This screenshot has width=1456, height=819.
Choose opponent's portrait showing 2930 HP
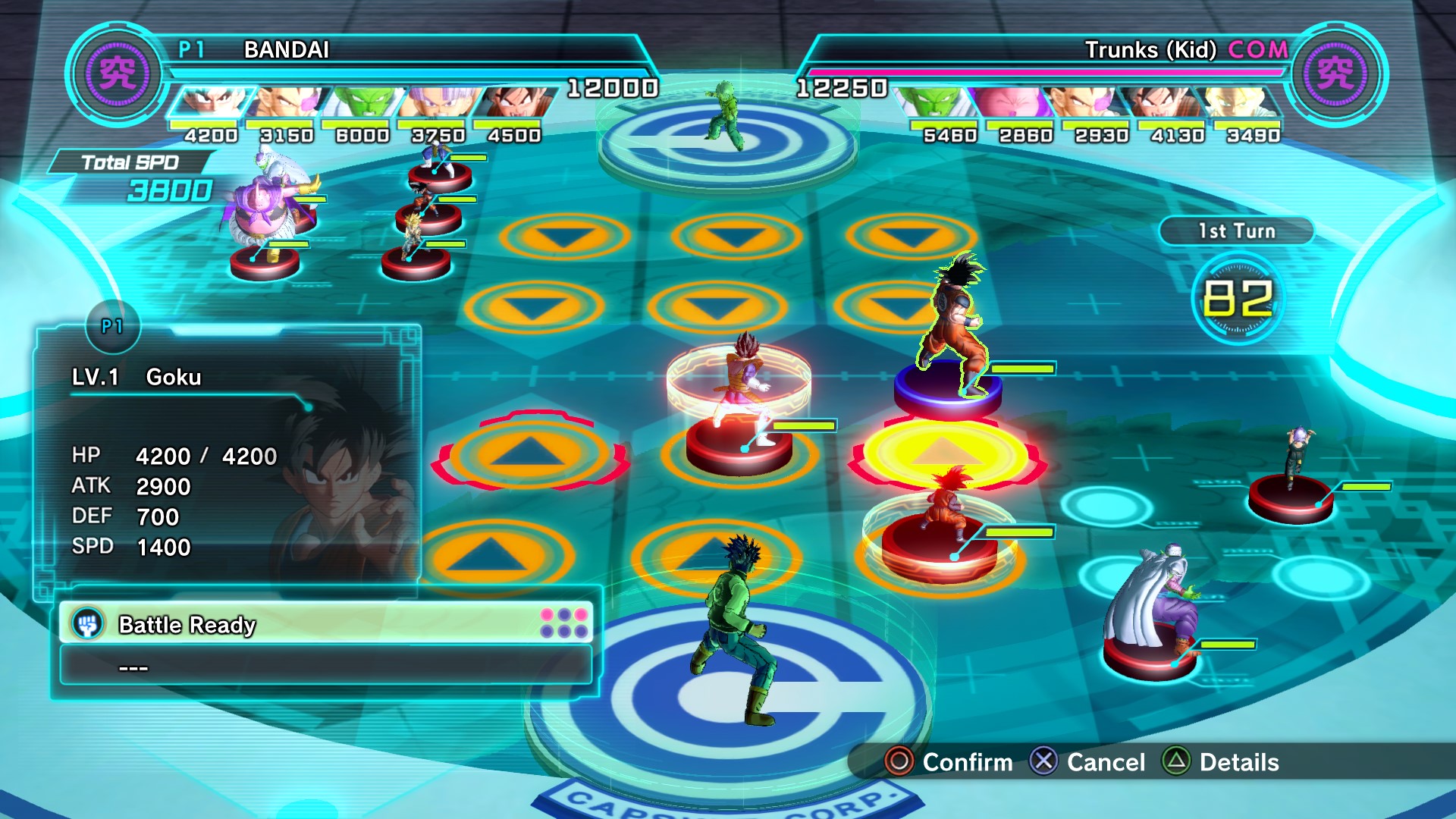[x=1090, y=102]
